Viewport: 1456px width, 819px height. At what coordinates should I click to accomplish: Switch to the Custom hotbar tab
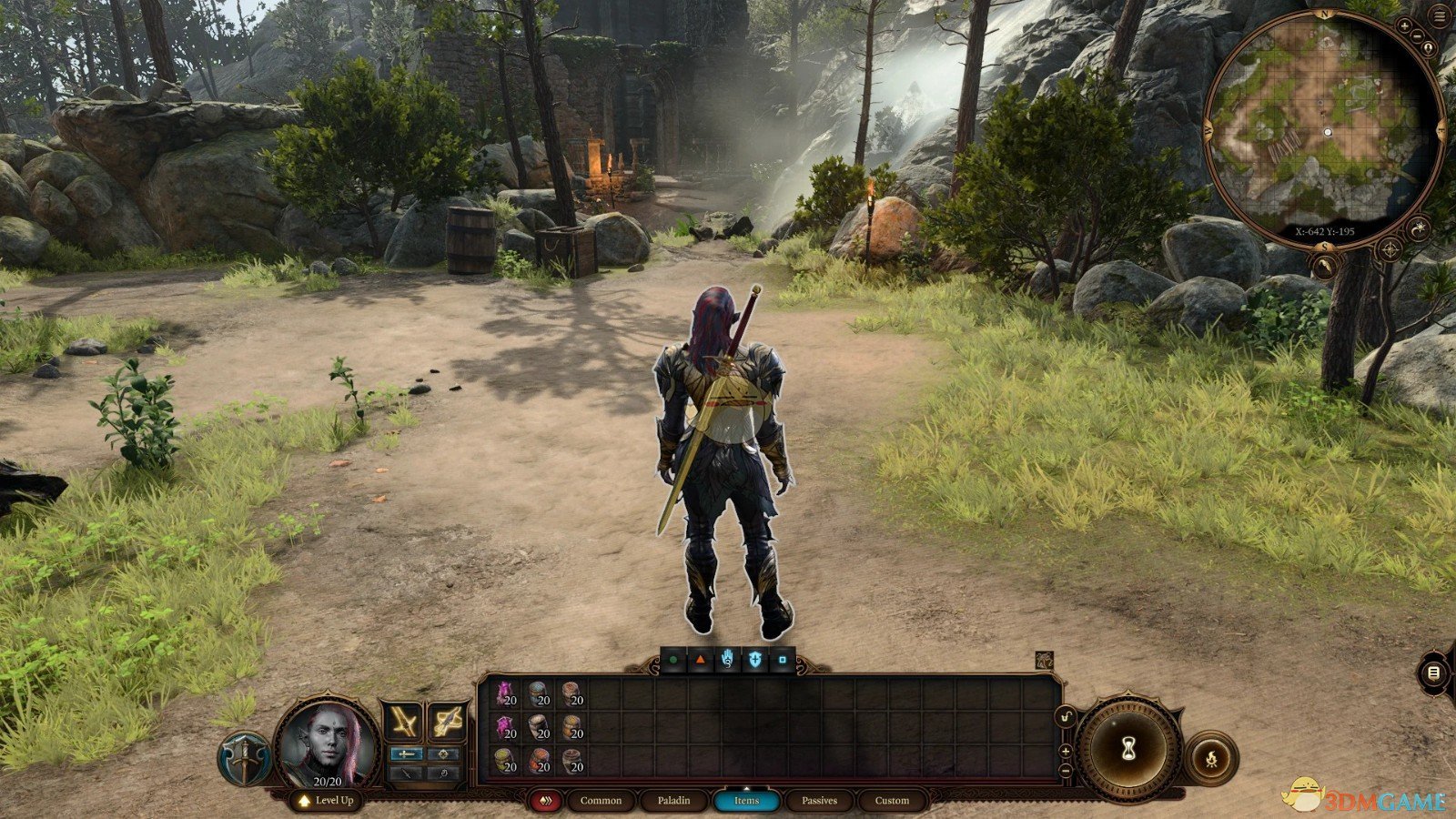coord(892,801)
